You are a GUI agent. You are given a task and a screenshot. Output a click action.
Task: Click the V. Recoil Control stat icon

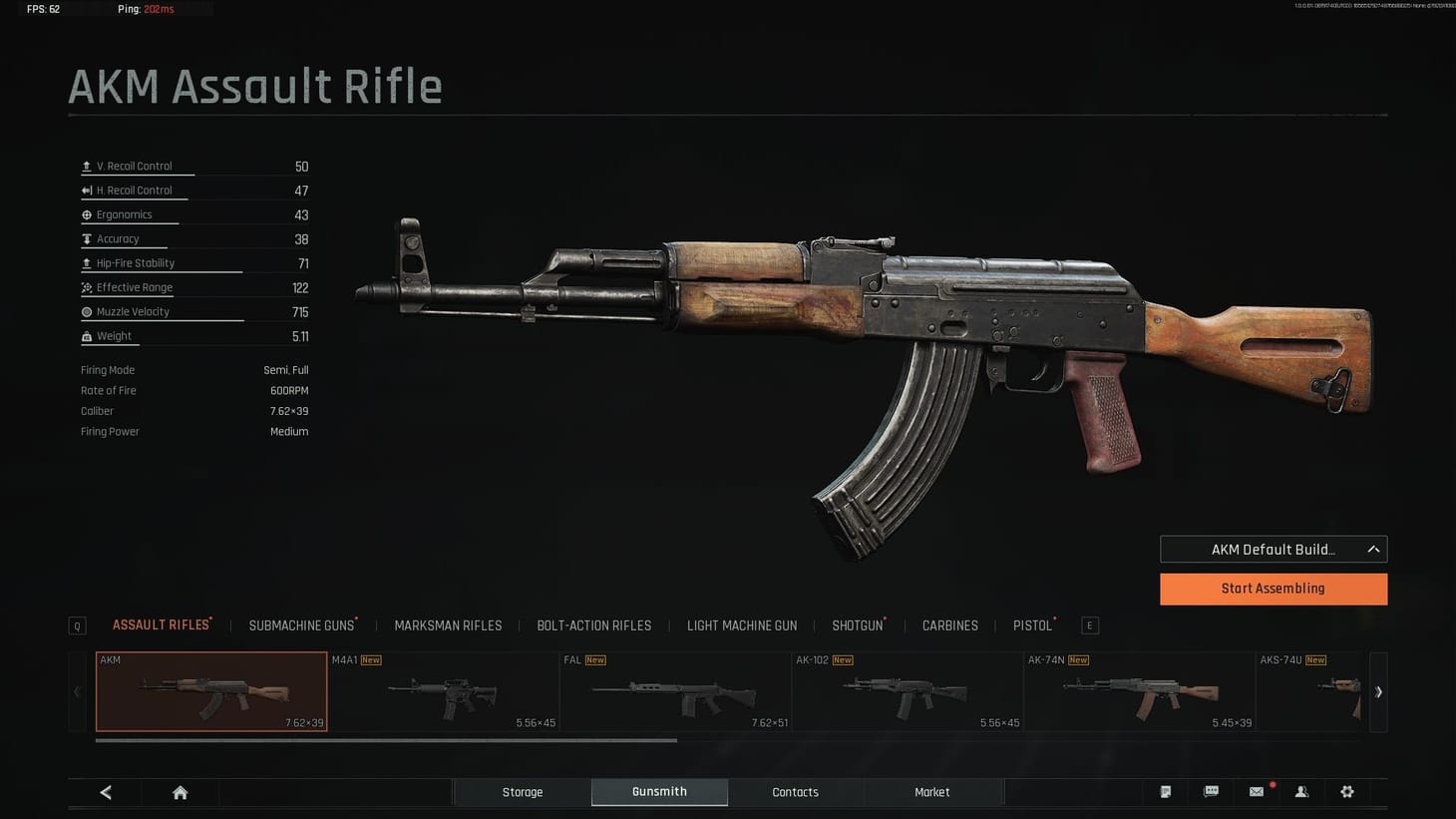click(85, 166)
